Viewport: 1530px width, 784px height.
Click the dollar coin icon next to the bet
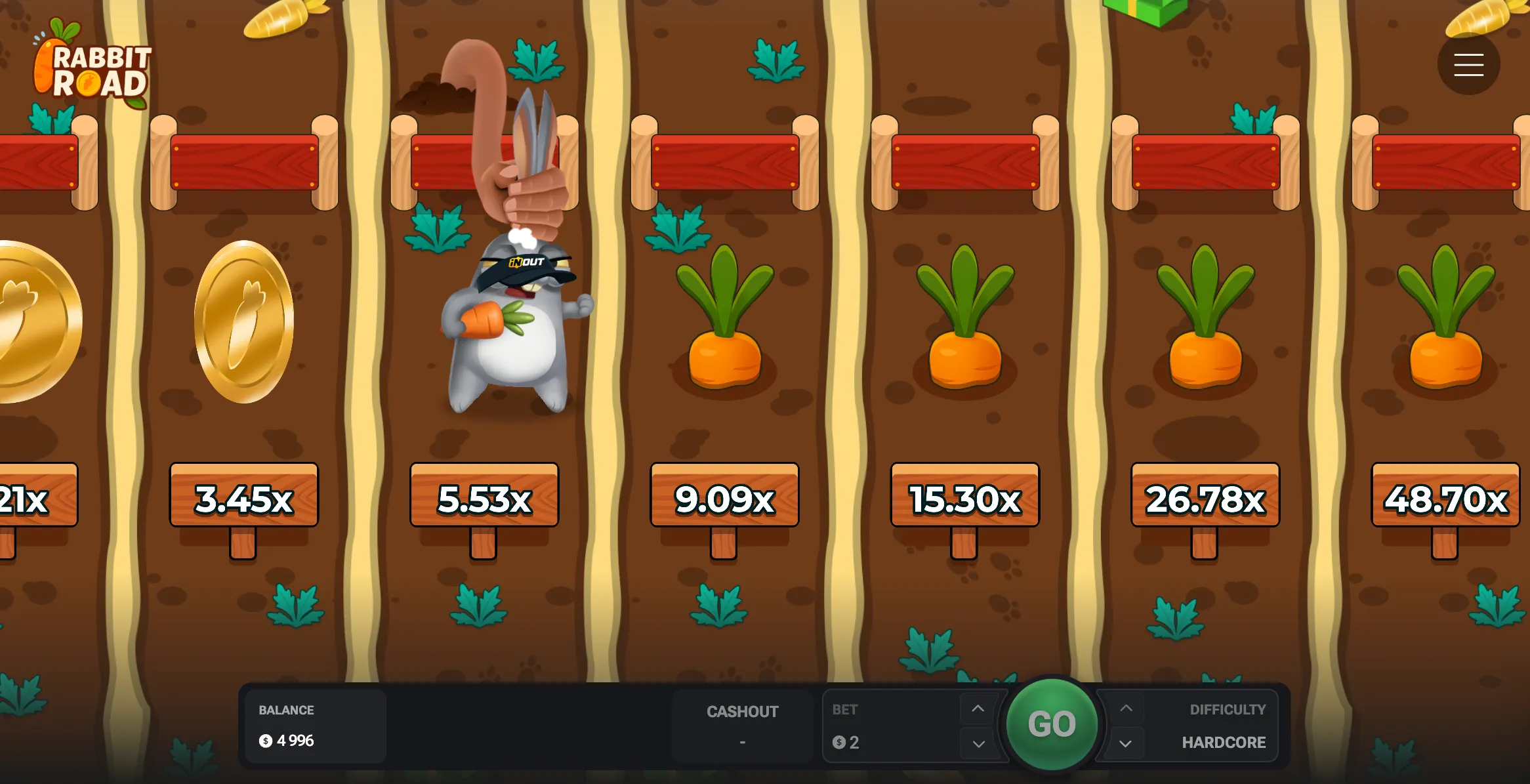point(838,742)
